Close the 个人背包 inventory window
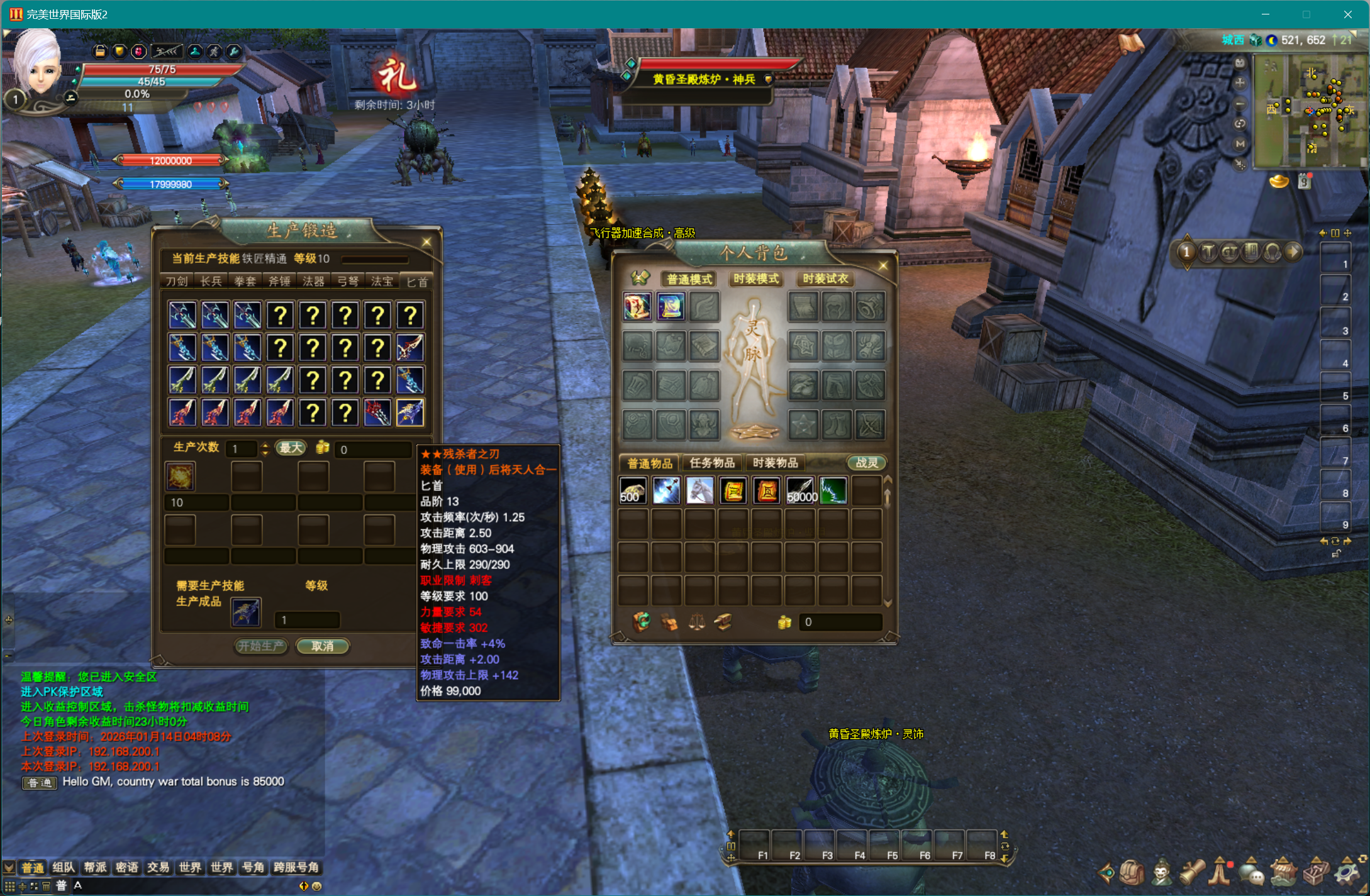 click(x=883, y=265)
